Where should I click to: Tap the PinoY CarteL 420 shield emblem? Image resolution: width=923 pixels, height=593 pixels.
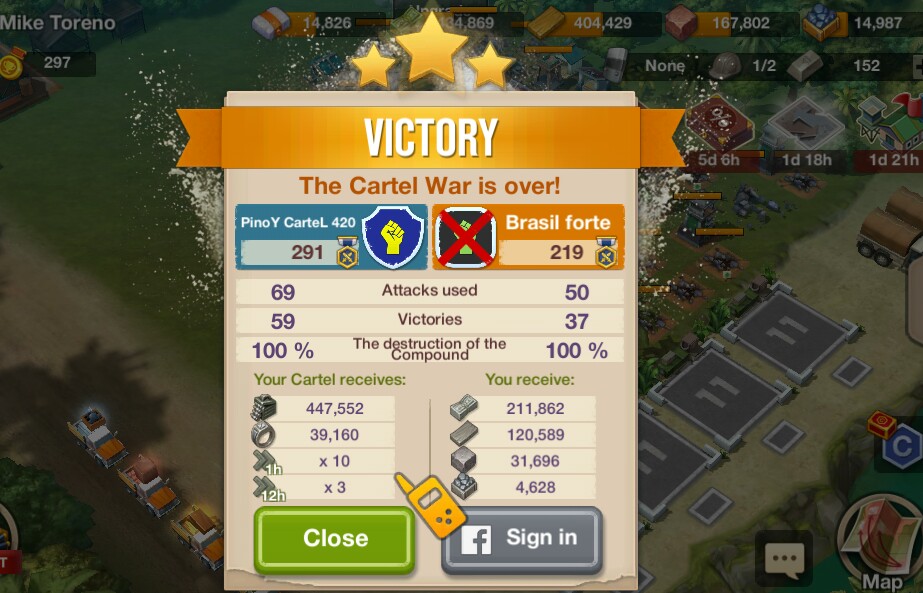click(x=392, y=238)
